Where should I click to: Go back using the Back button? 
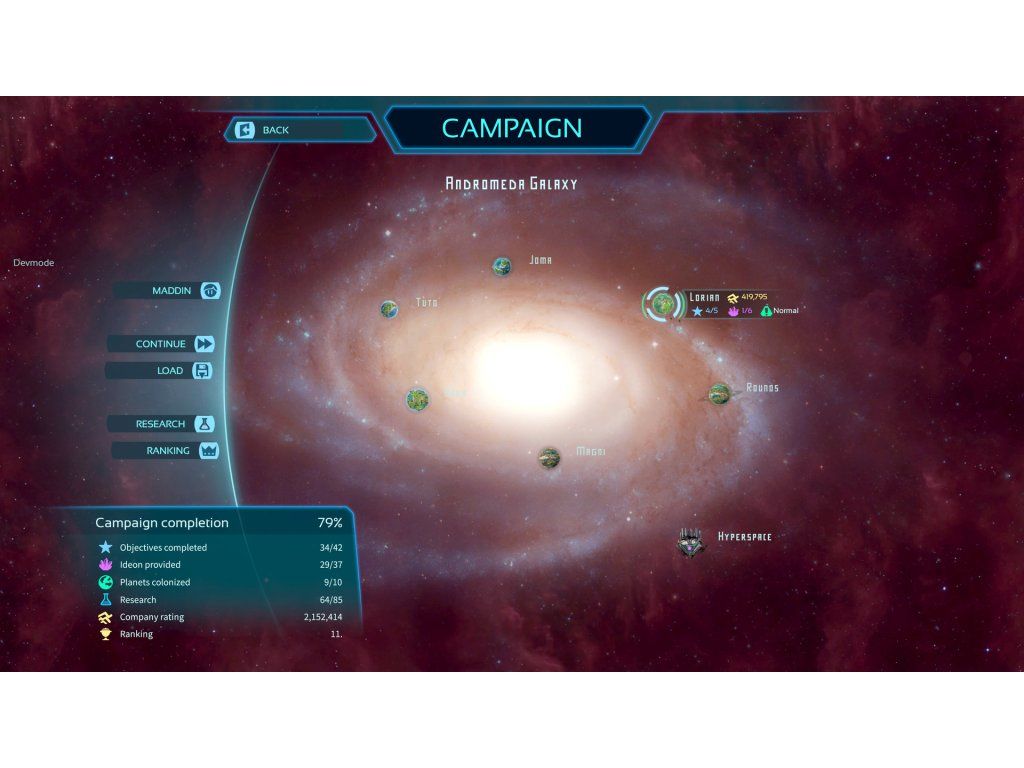[x=300, y=130]
